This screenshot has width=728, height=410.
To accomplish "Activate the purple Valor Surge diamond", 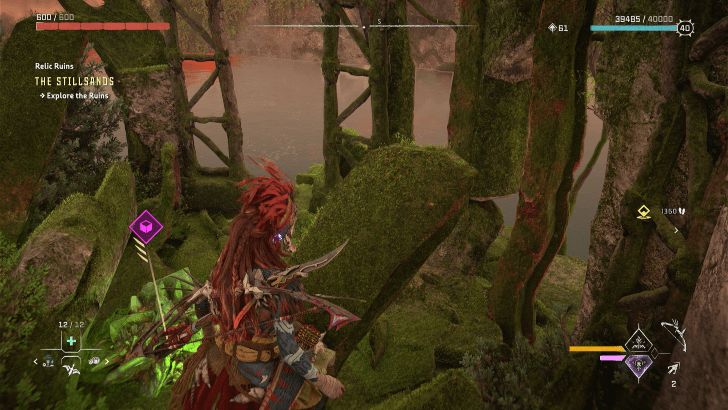I will (637, 362).
